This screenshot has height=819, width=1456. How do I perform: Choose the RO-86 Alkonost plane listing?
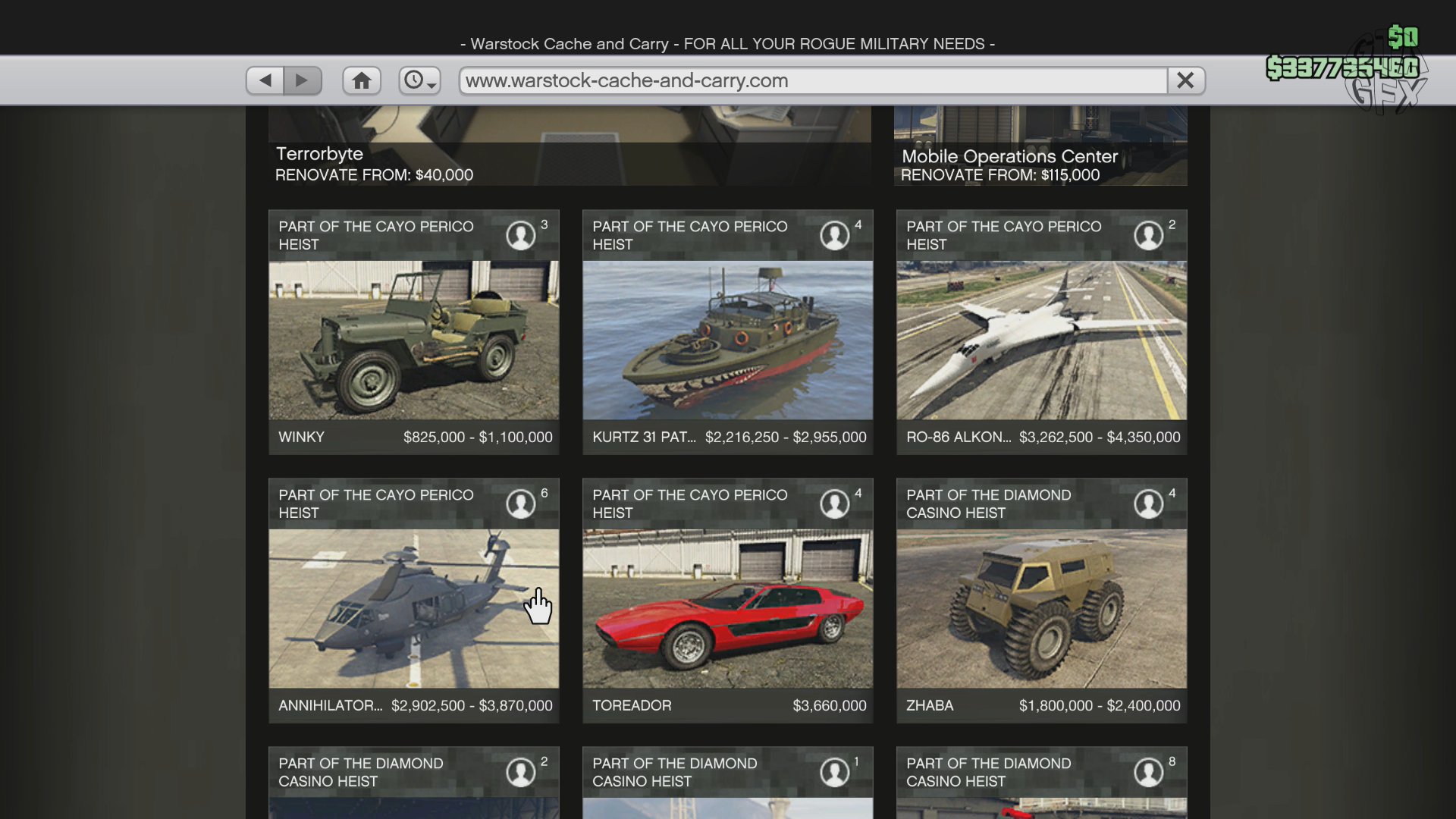(x=1041, y=340)
